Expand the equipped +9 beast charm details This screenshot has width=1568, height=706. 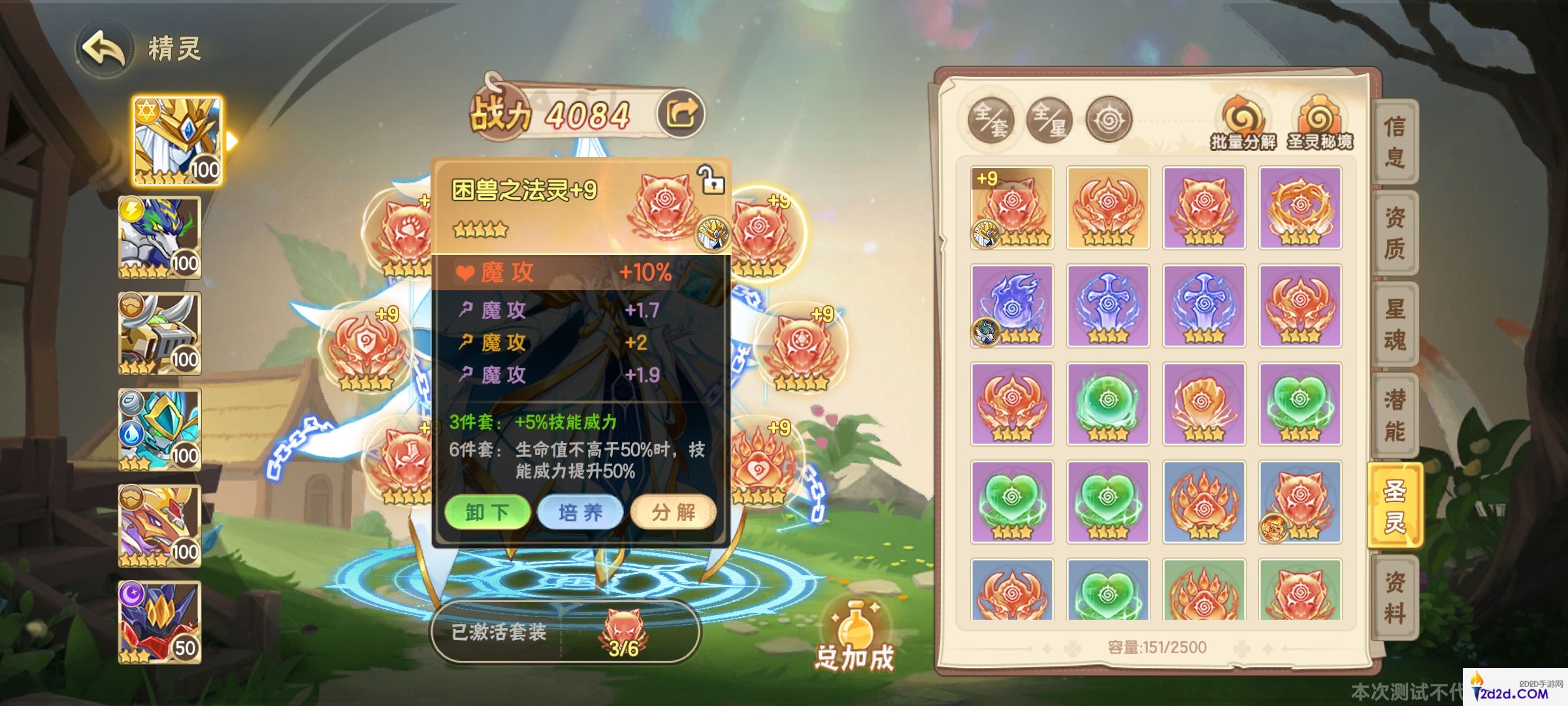click(x=1012, y=206)
